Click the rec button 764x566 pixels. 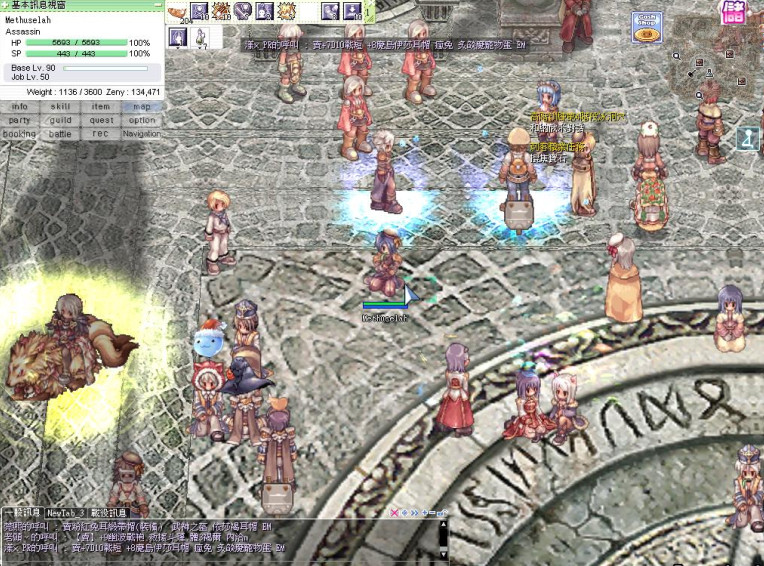click(101, 134)
